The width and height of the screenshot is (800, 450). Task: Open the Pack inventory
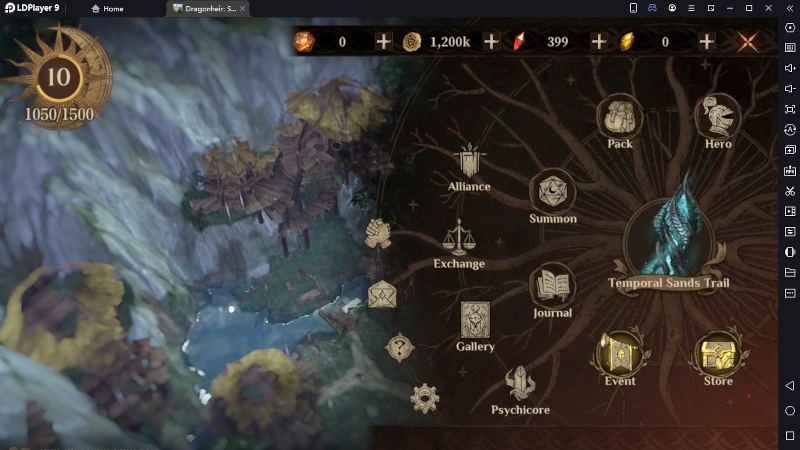point(620,118)
